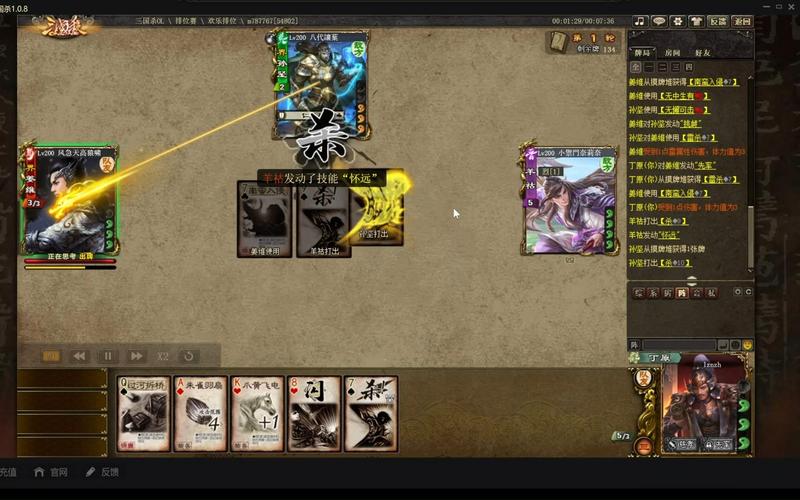The image size is (800, 500).
Task: Pause the replay playback
Action: coord(108,356)
